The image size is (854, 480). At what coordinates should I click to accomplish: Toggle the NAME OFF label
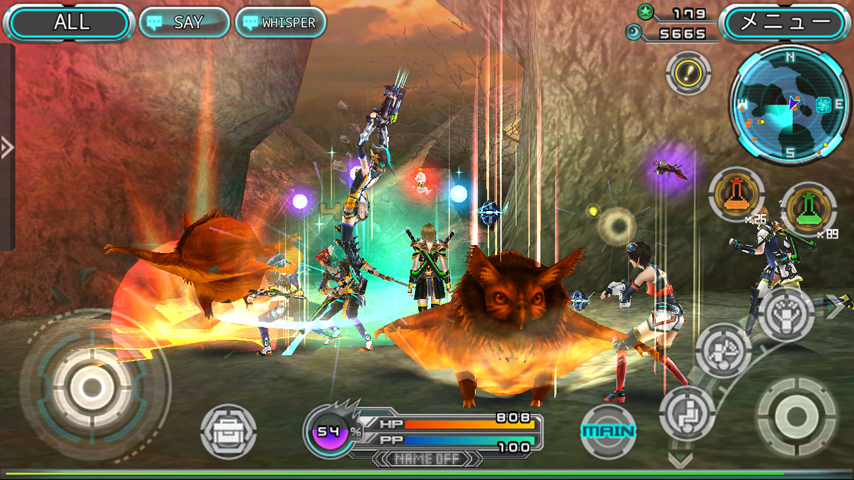coord(426,459)
